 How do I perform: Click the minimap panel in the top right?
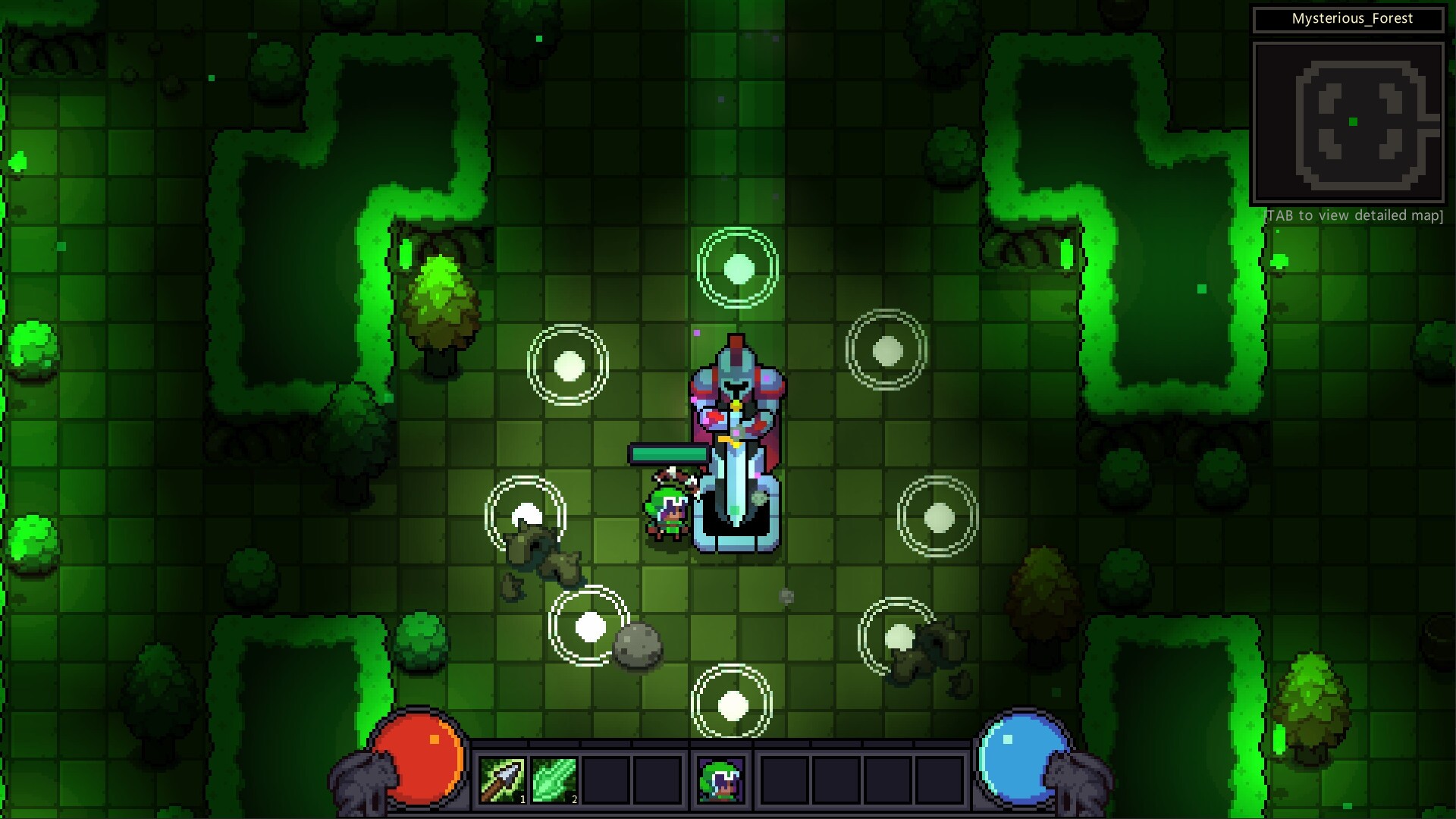pyautogui.click(x=1351, y=120)
